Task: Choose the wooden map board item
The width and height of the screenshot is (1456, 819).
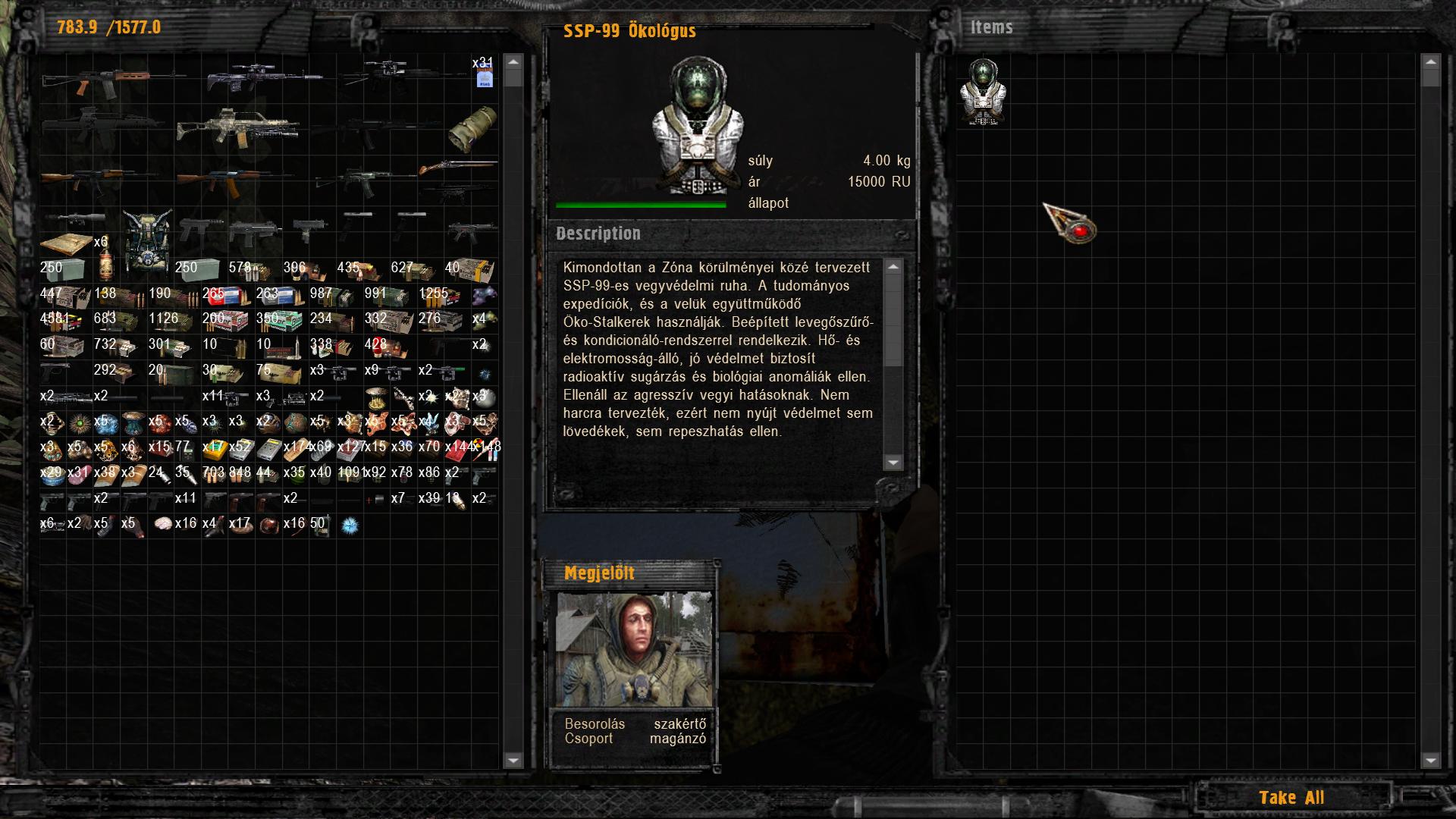Action: point(65,244)
